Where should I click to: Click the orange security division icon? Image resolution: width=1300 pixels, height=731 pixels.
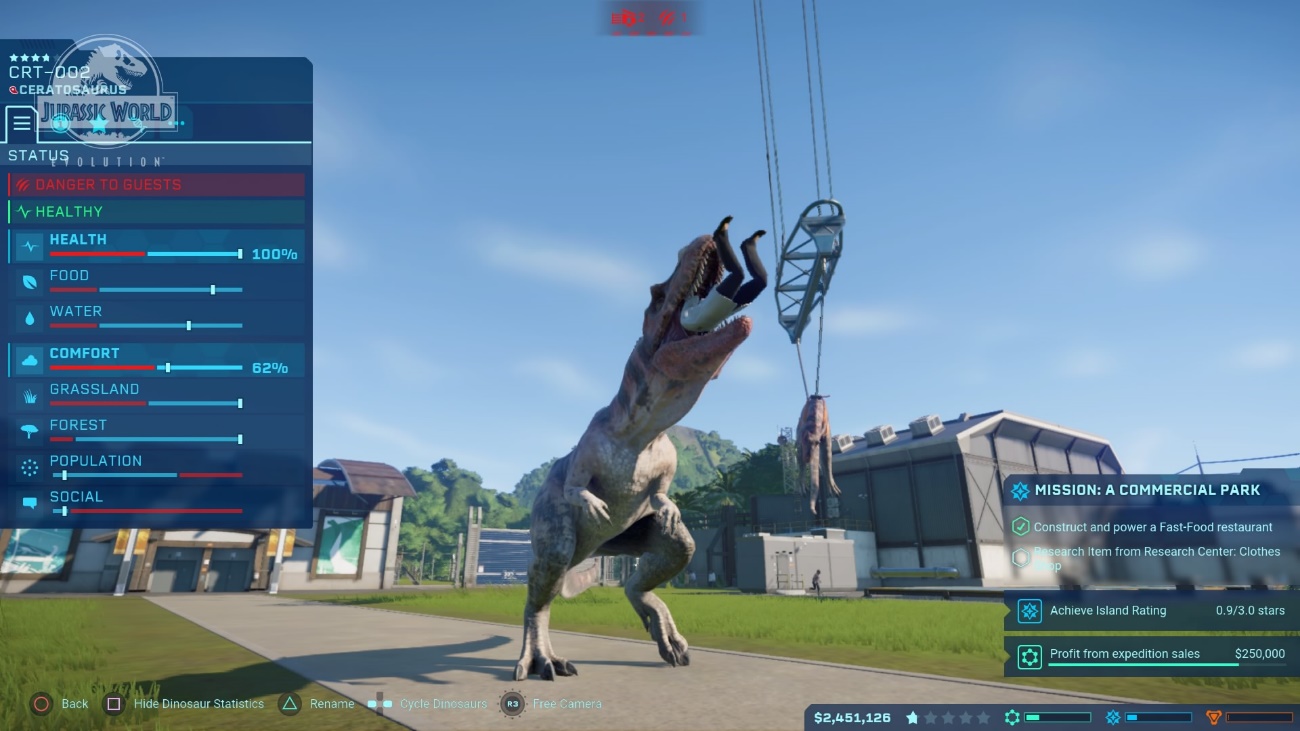[1214, 717]
